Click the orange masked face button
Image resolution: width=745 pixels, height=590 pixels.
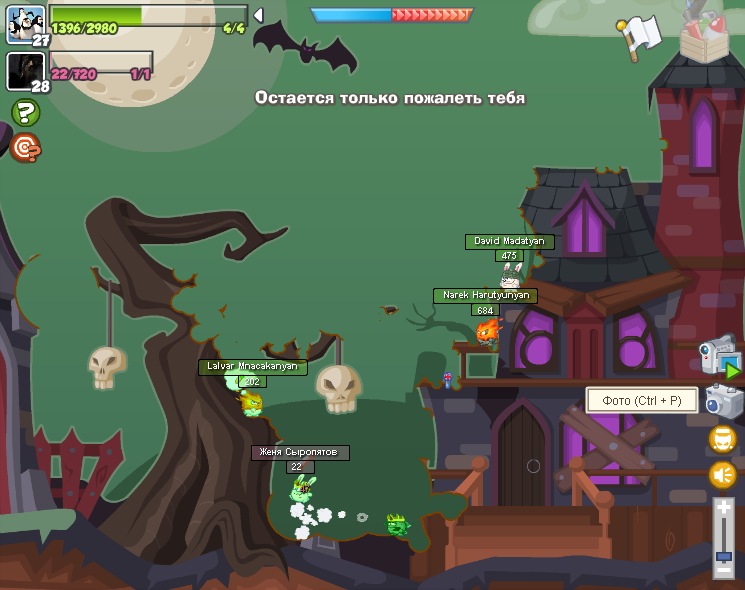(x=722, y=439)
